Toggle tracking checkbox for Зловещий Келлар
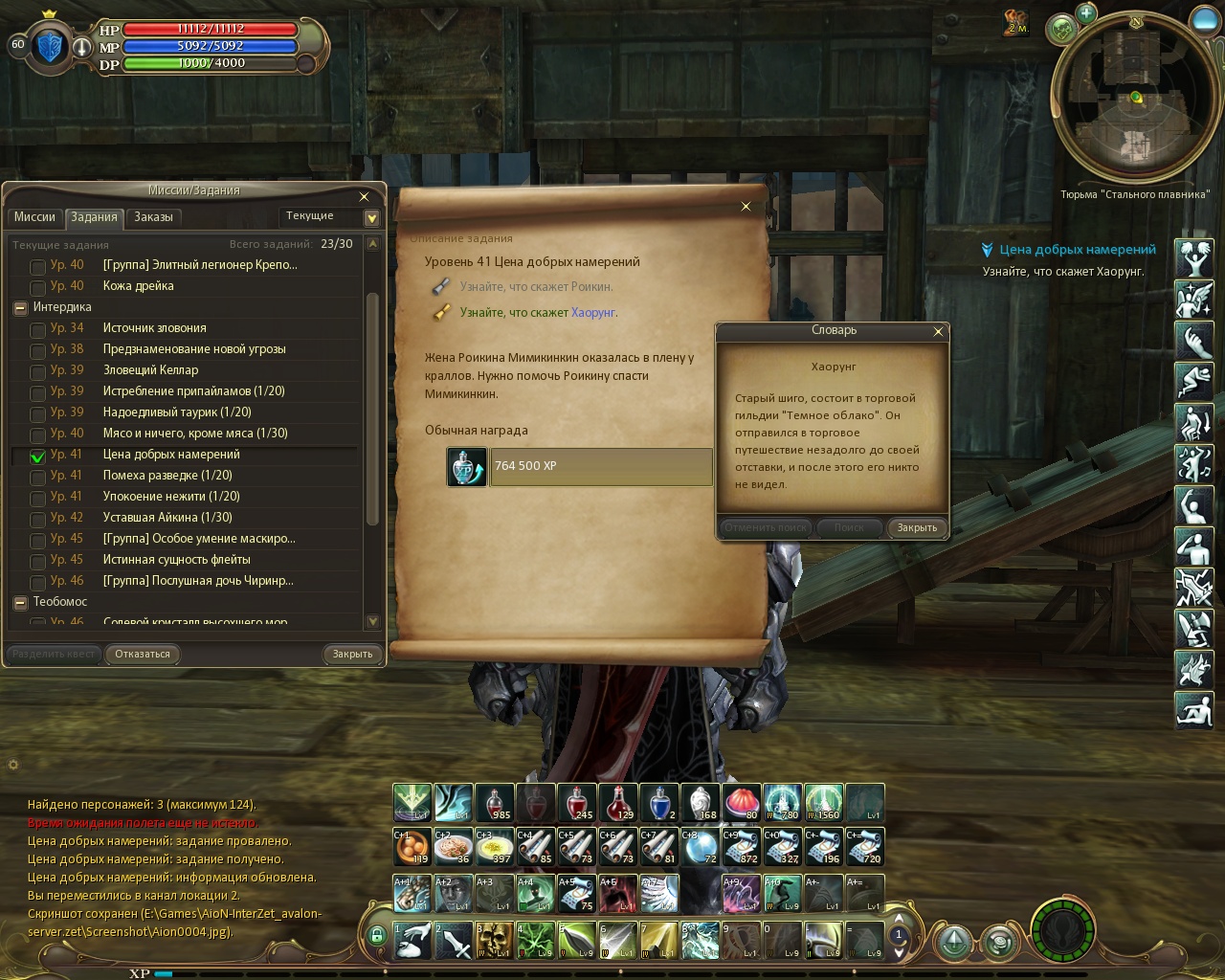The height and width of the screenshot is (980, 1225). click(x=37, y=371)
